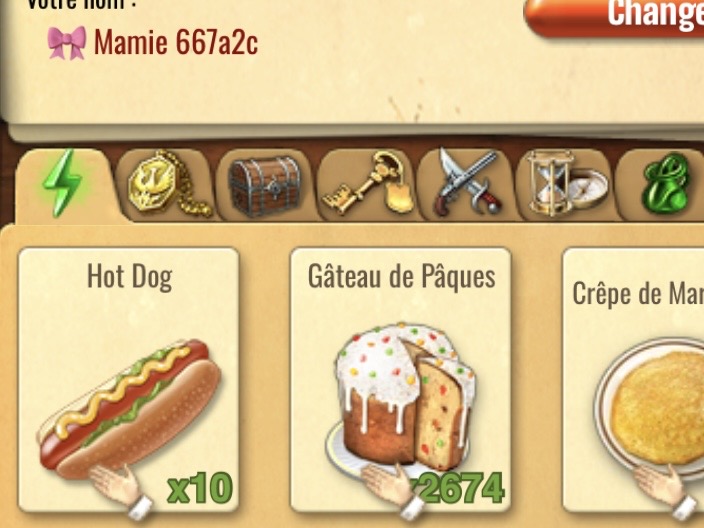Select the green emerald figure tab
The width and height of the screenshot is (704, 528).
[x=664, y=184]
